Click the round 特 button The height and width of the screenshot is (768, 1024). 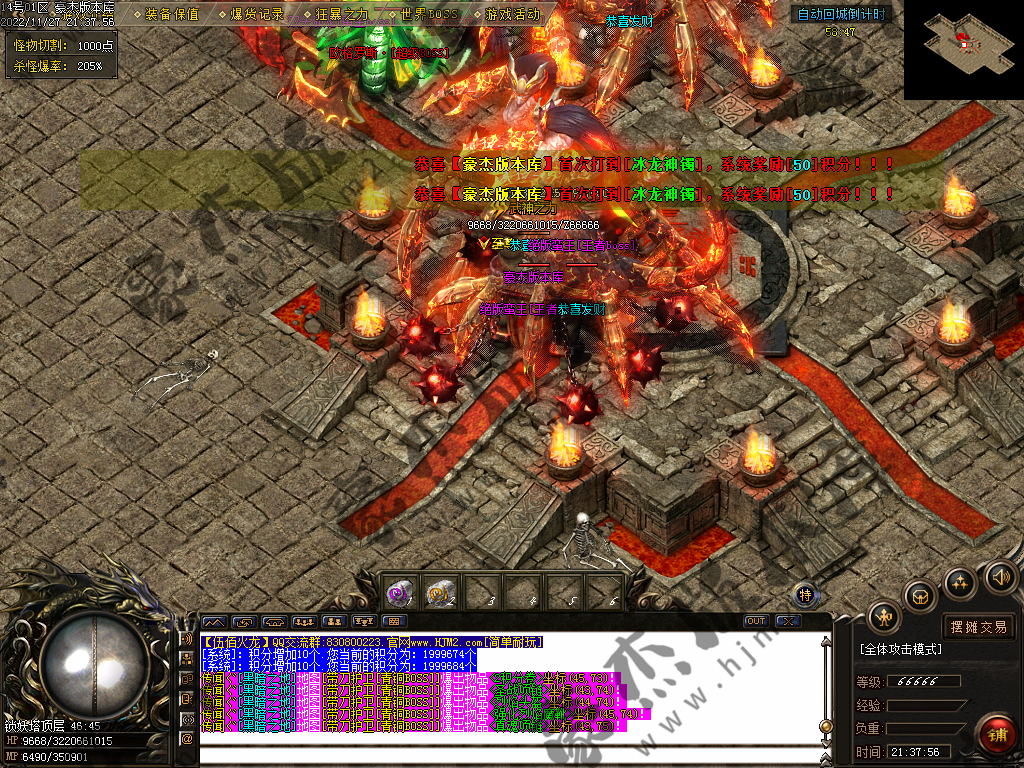[x=806, y=595]
